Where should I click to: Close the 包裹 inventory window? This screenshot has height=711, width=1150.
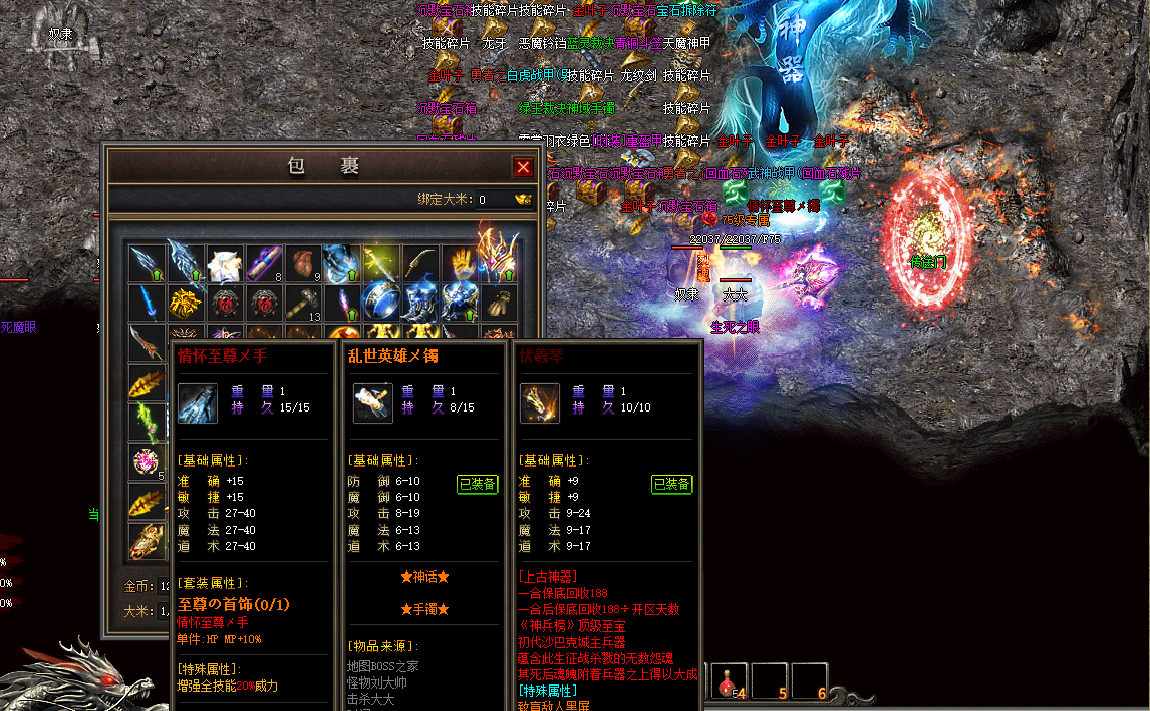coord(522,167)
